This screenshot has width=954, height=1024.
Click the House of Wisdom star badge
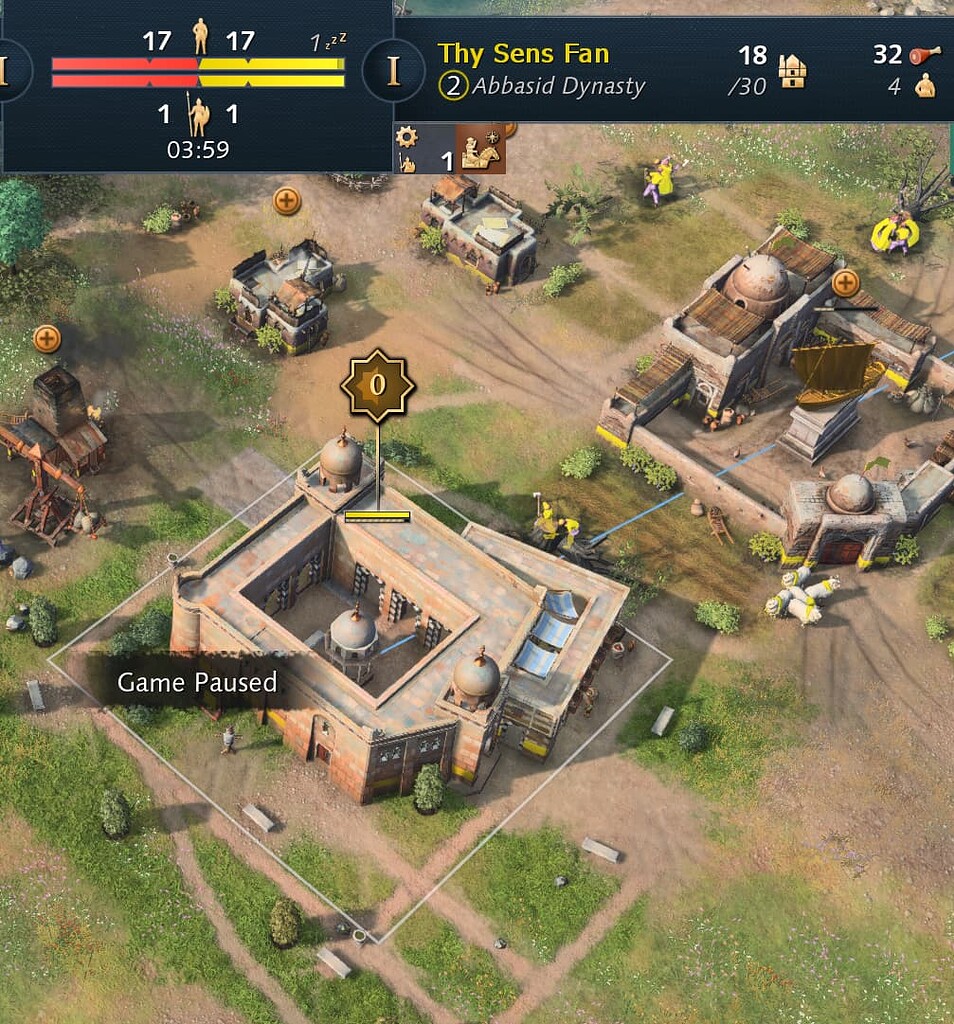pos(377,385)
